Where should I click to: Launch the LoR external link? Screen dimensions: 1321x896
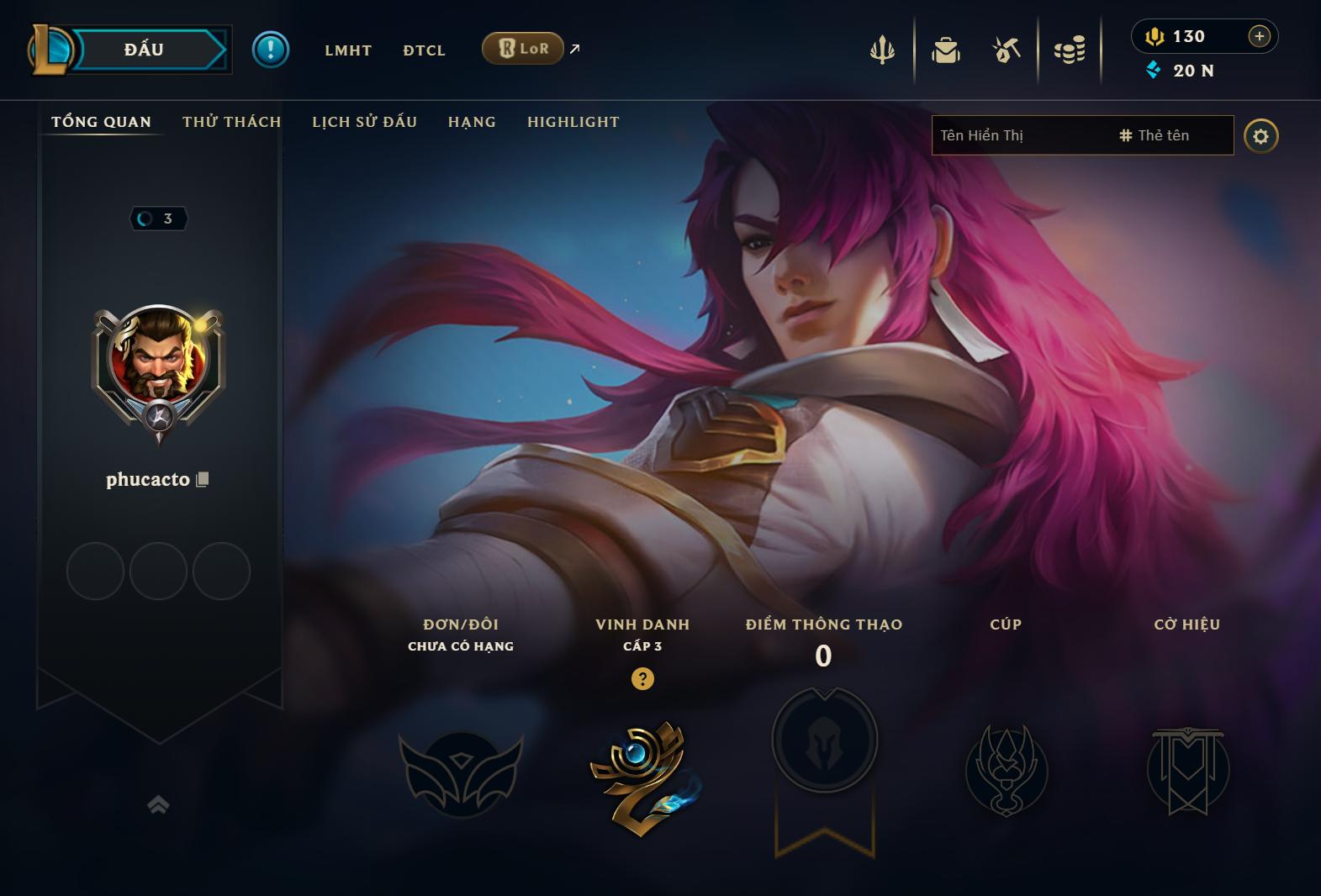523,49
